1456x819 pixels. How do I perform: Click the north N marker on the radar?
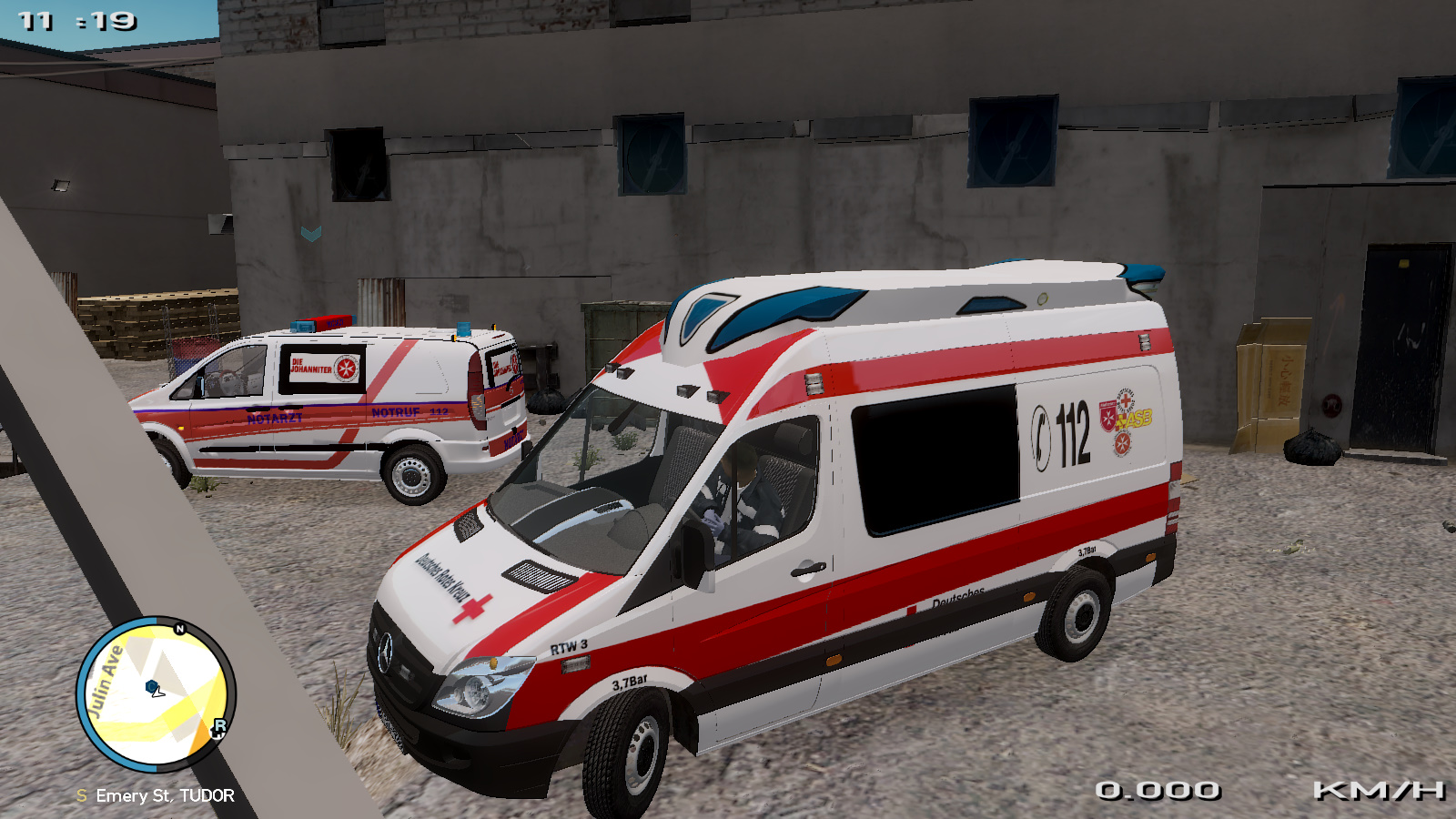pos(179,629)
